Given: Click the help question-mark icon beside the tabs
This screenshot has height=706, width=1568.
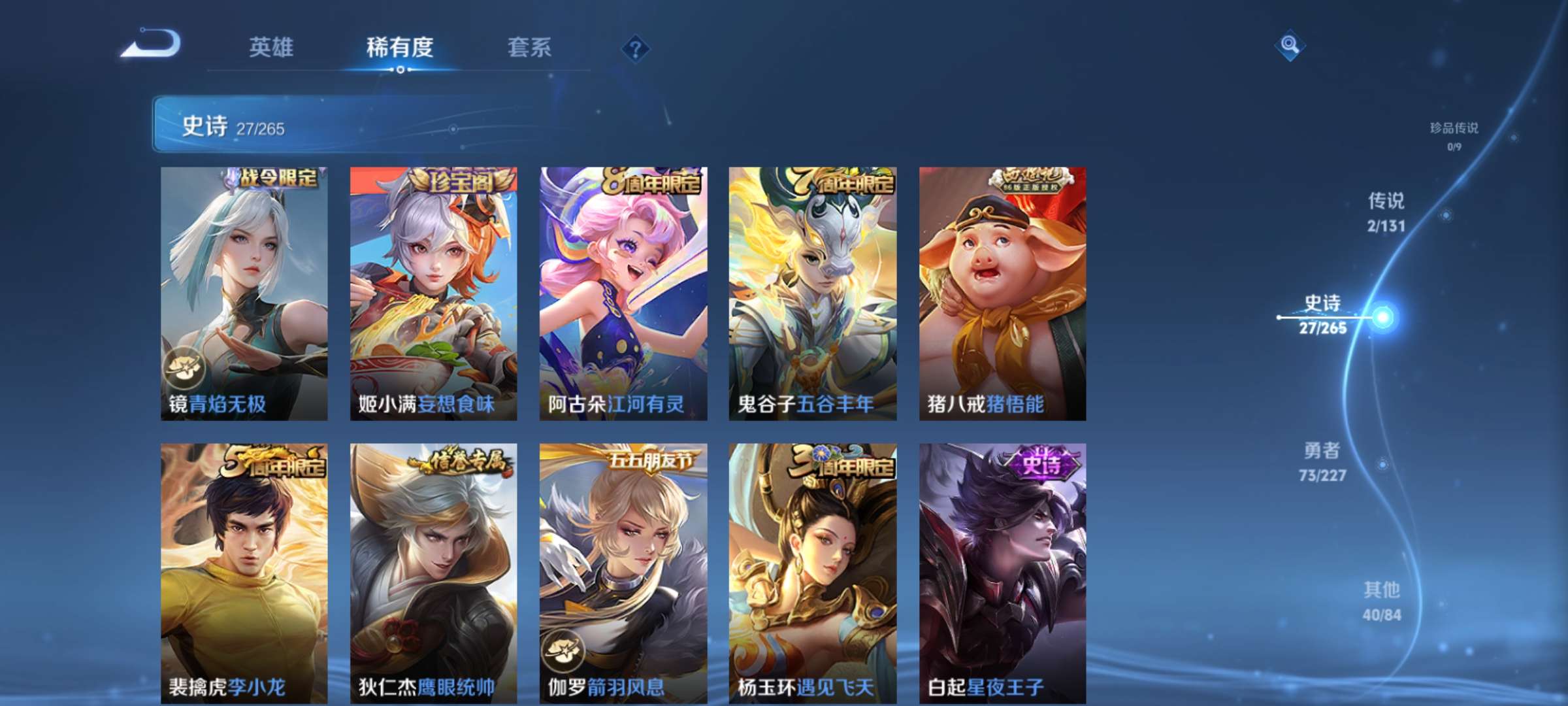Looking at the screenshot, I should [636, 47].
